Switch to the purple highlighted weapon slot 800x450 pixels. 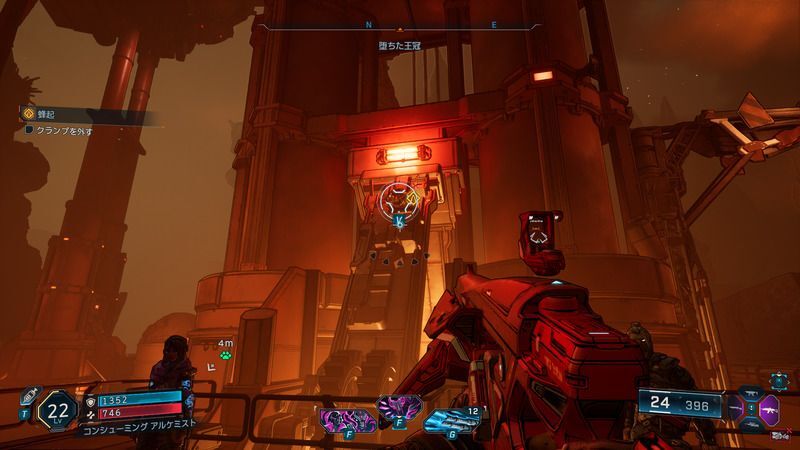767,410
